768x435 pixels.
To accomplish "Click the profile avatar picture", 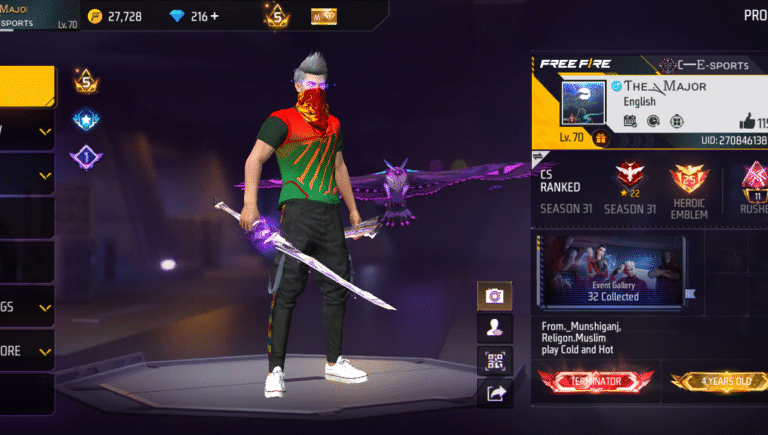I will point(583,104).
